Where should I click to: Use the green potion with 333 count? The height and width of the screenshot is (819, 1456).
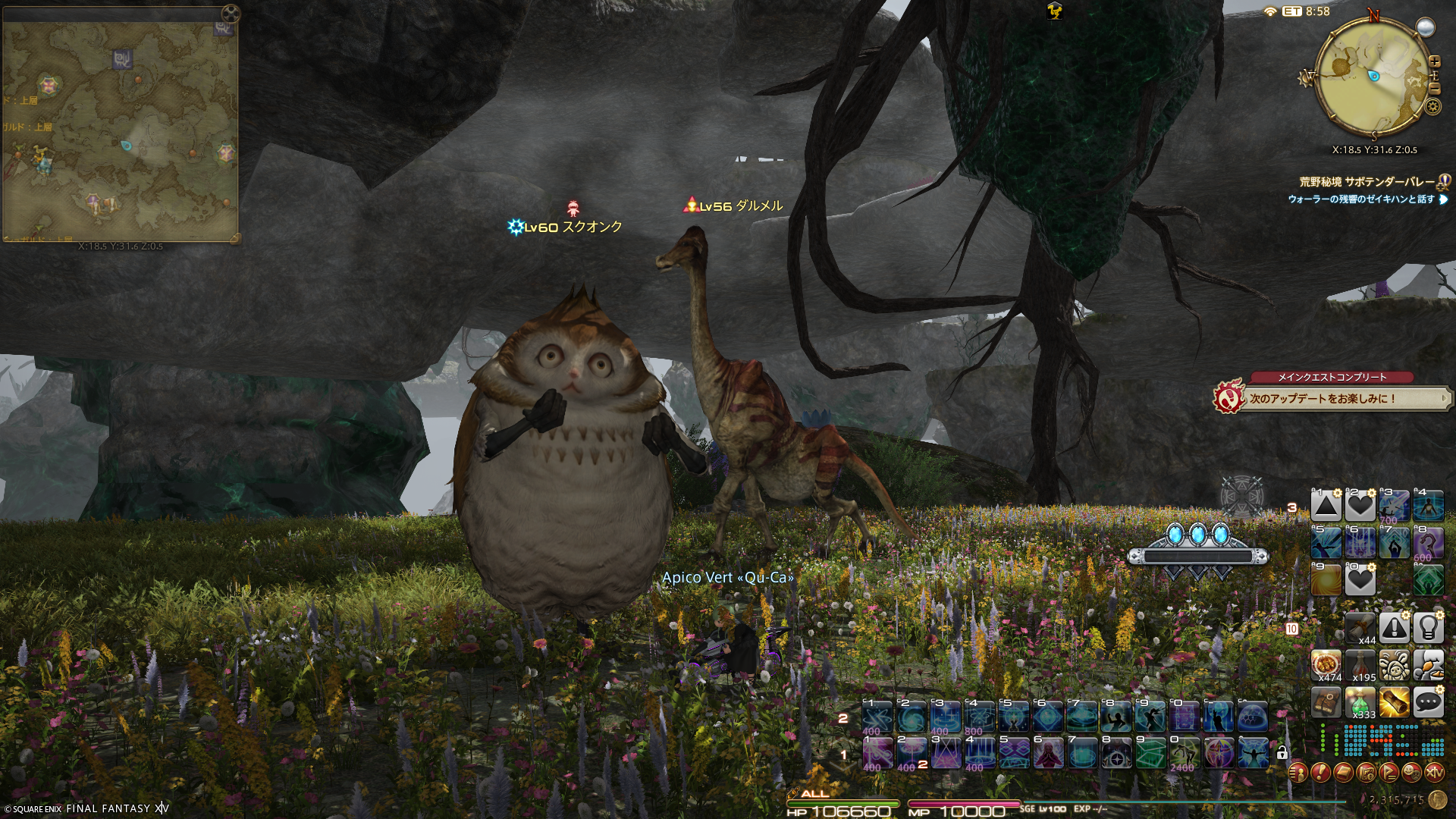(1360, 703)
